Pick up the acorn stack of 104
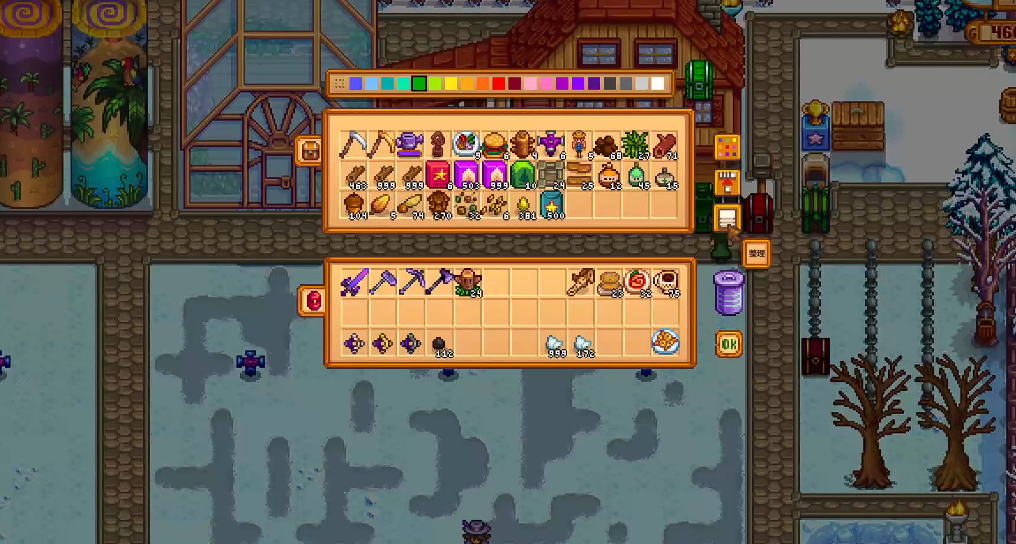This screenshot has height=544, width=1016. pyautogui.click(x=352, y=205)
